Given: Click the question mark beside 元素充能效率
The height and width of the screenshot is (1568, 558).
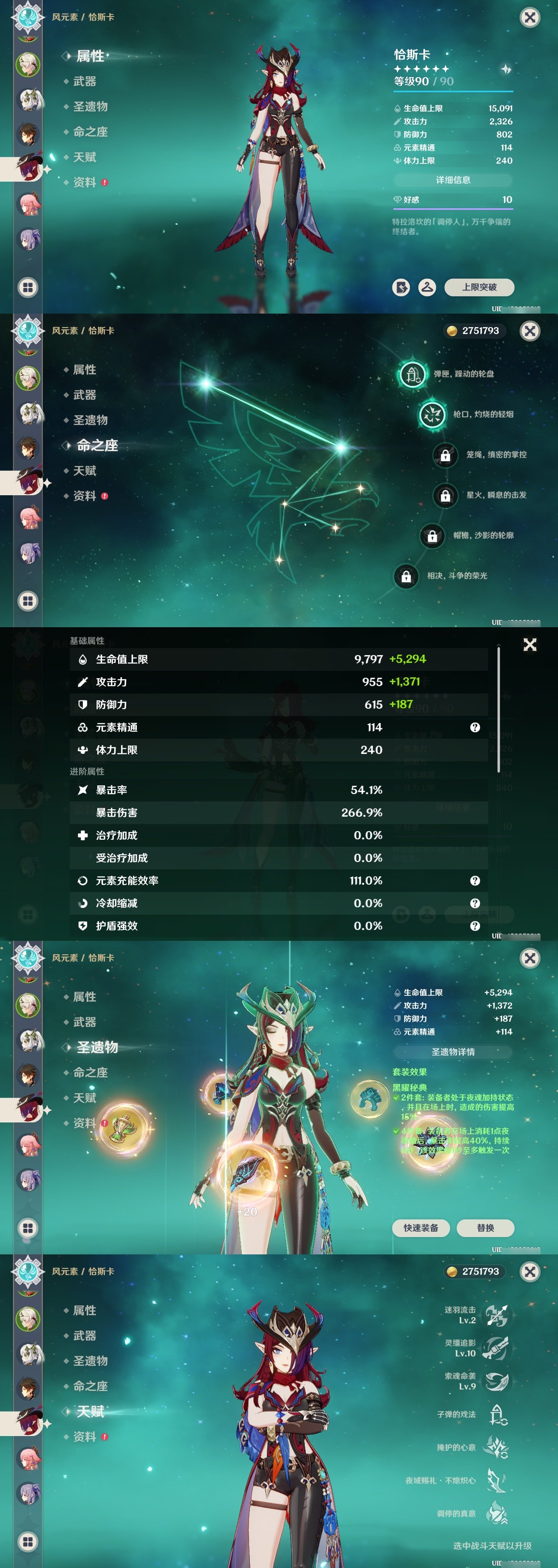Looking at the screenshot, I should (475, 880).
